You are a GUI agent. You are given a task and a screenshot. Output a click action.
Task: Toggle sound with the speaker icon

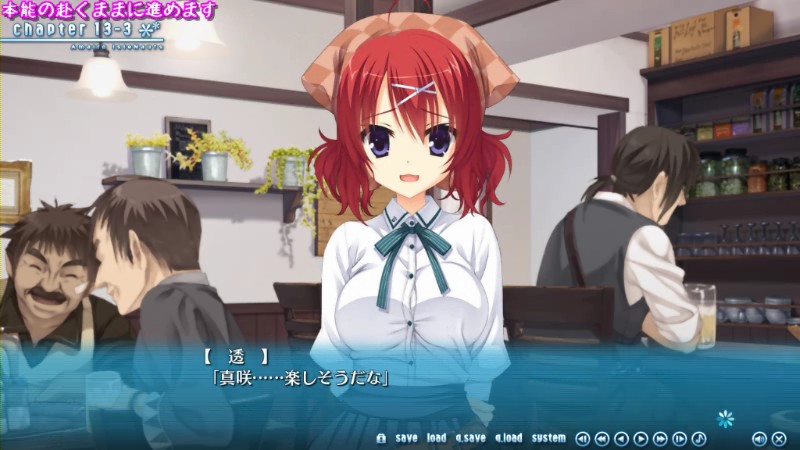point(759,438)
